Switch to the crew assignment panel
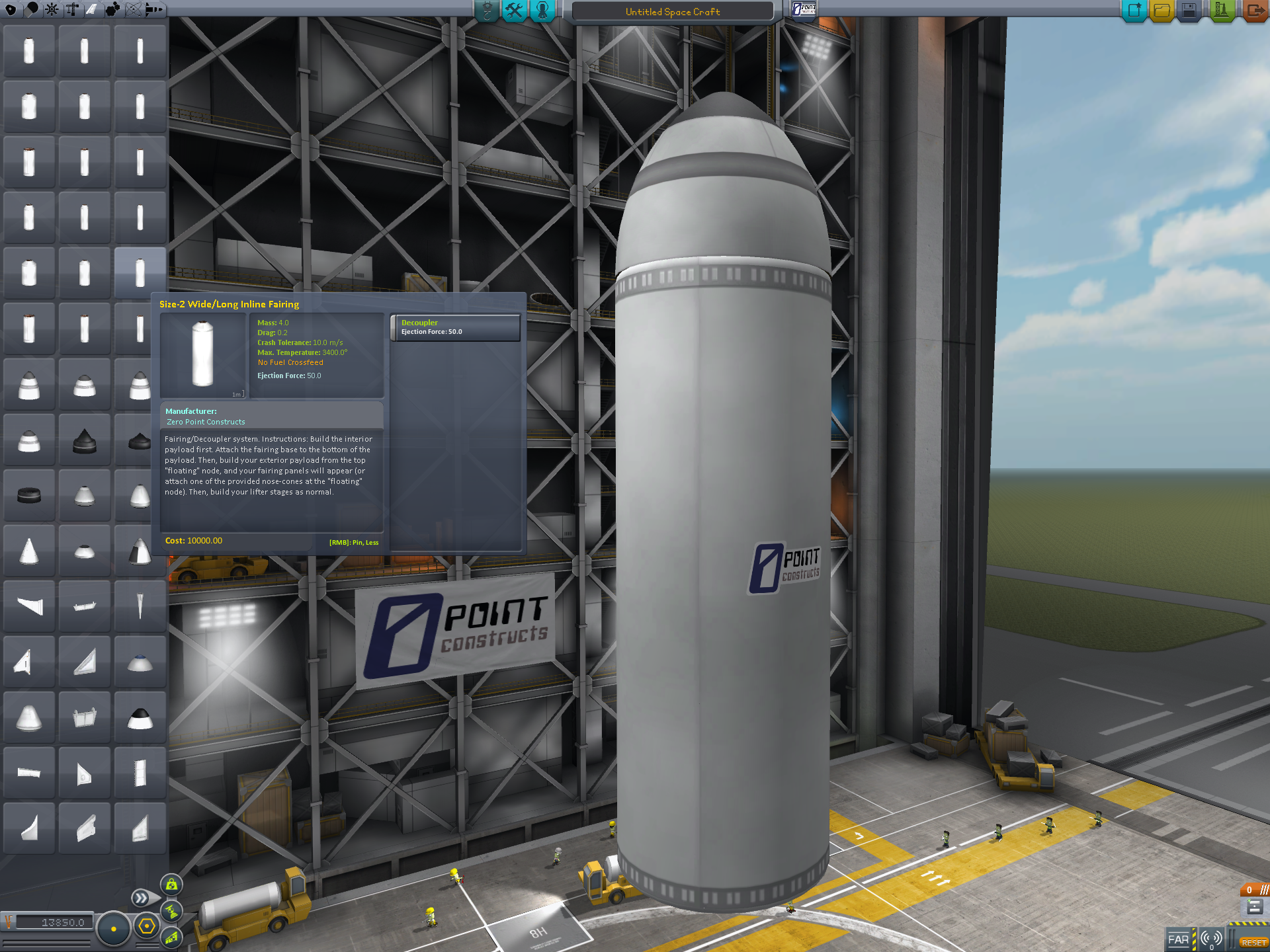This screenshot has width=1270, height=952. pyautogui.click(x=542, y=11)
